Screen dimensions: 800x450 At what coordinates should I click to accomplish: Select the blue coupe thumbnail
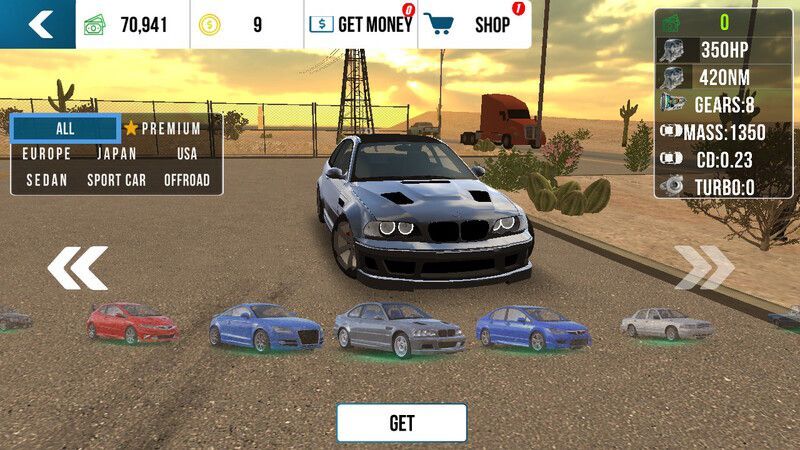point(266,327)
